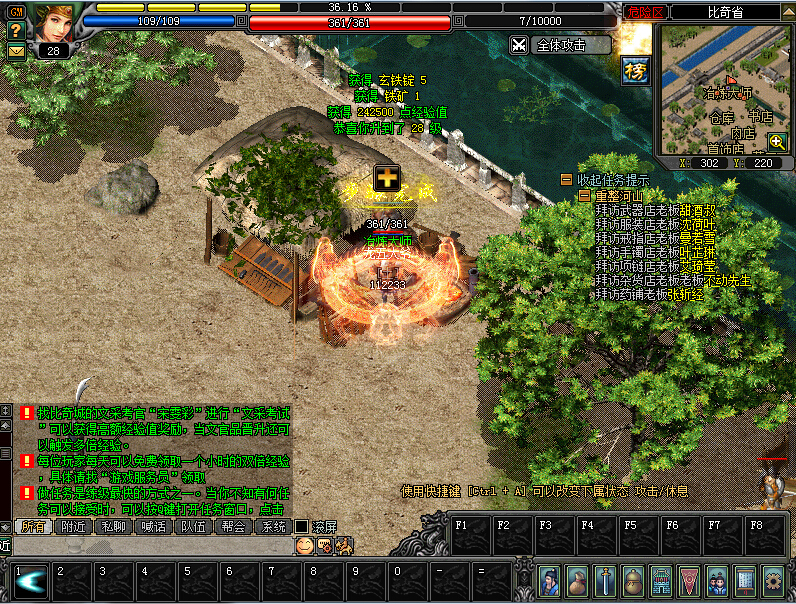The image size is (796, 604).
Task: Open the question mark help icon
Action: tap(16, 31)
